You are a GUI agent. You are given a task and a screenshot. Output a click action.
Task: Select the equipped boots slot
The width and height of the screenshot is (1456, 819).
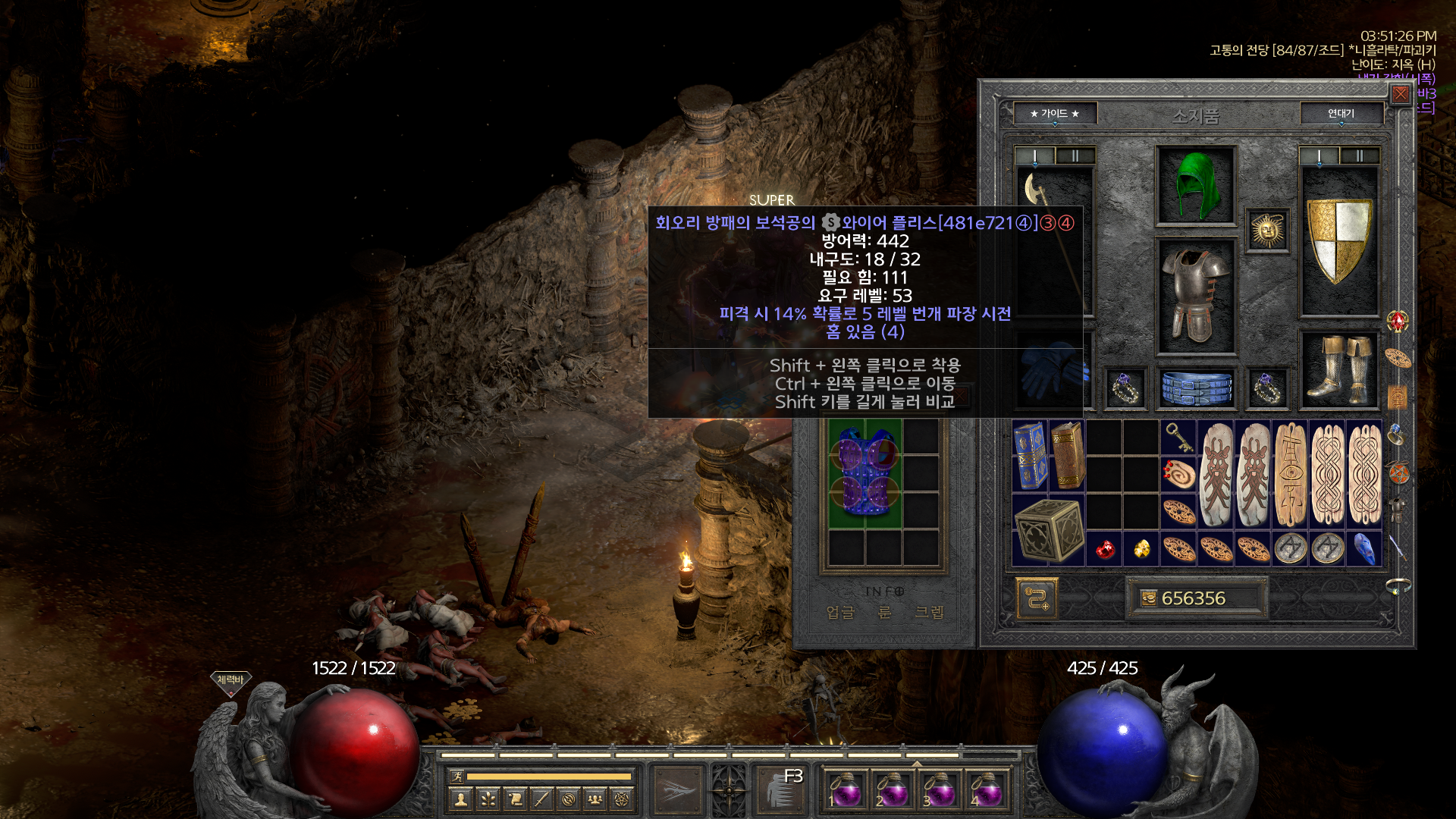pos(1339,370)
